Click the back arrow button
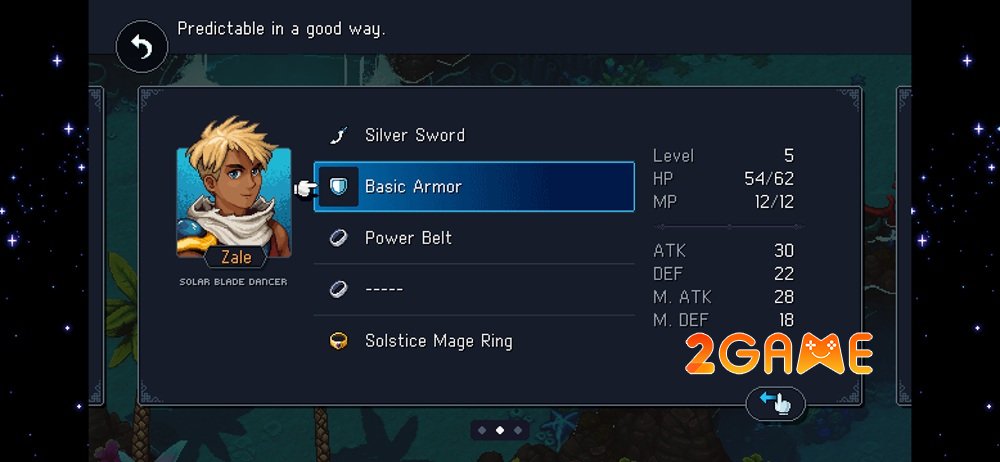1000x462 pixels. pyautogui.click(x=142, y=48)
